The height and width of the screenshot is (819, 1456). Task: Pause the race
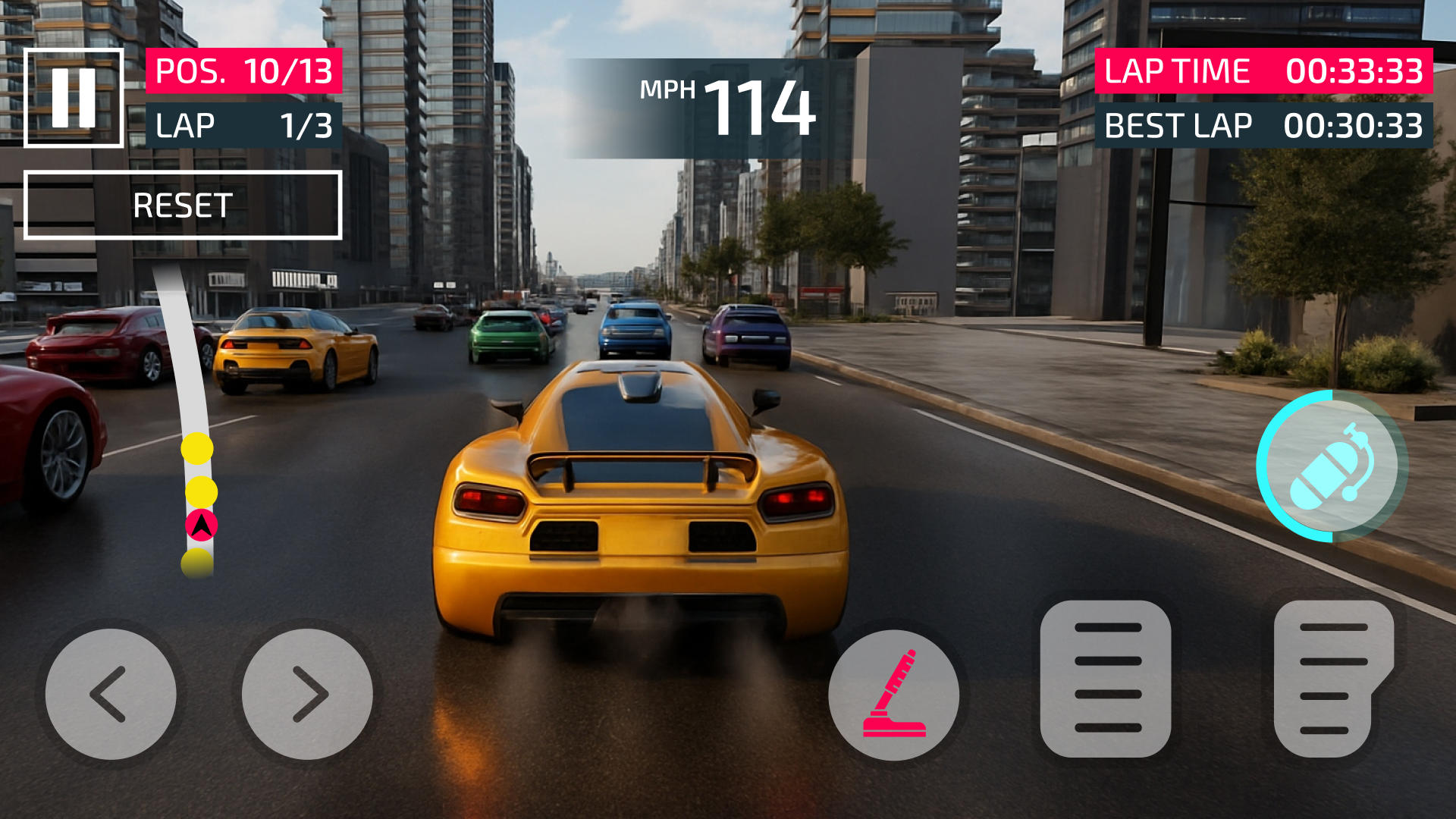(x=74, y=98)
